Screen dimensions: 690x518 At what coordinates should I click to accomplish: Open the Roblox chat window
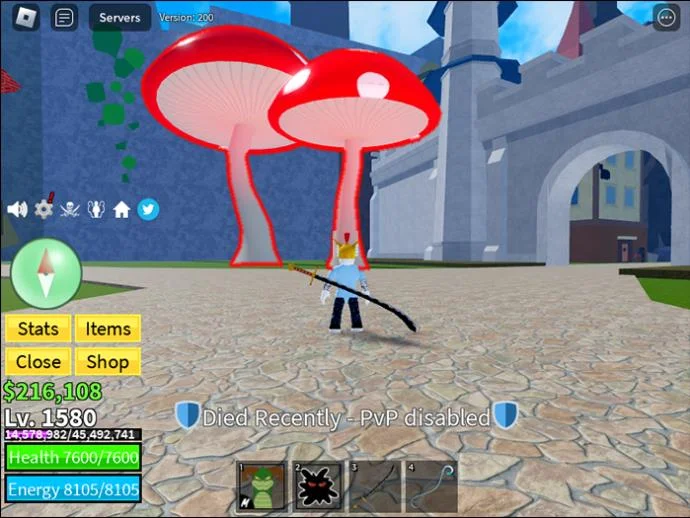tap(65, 17)
